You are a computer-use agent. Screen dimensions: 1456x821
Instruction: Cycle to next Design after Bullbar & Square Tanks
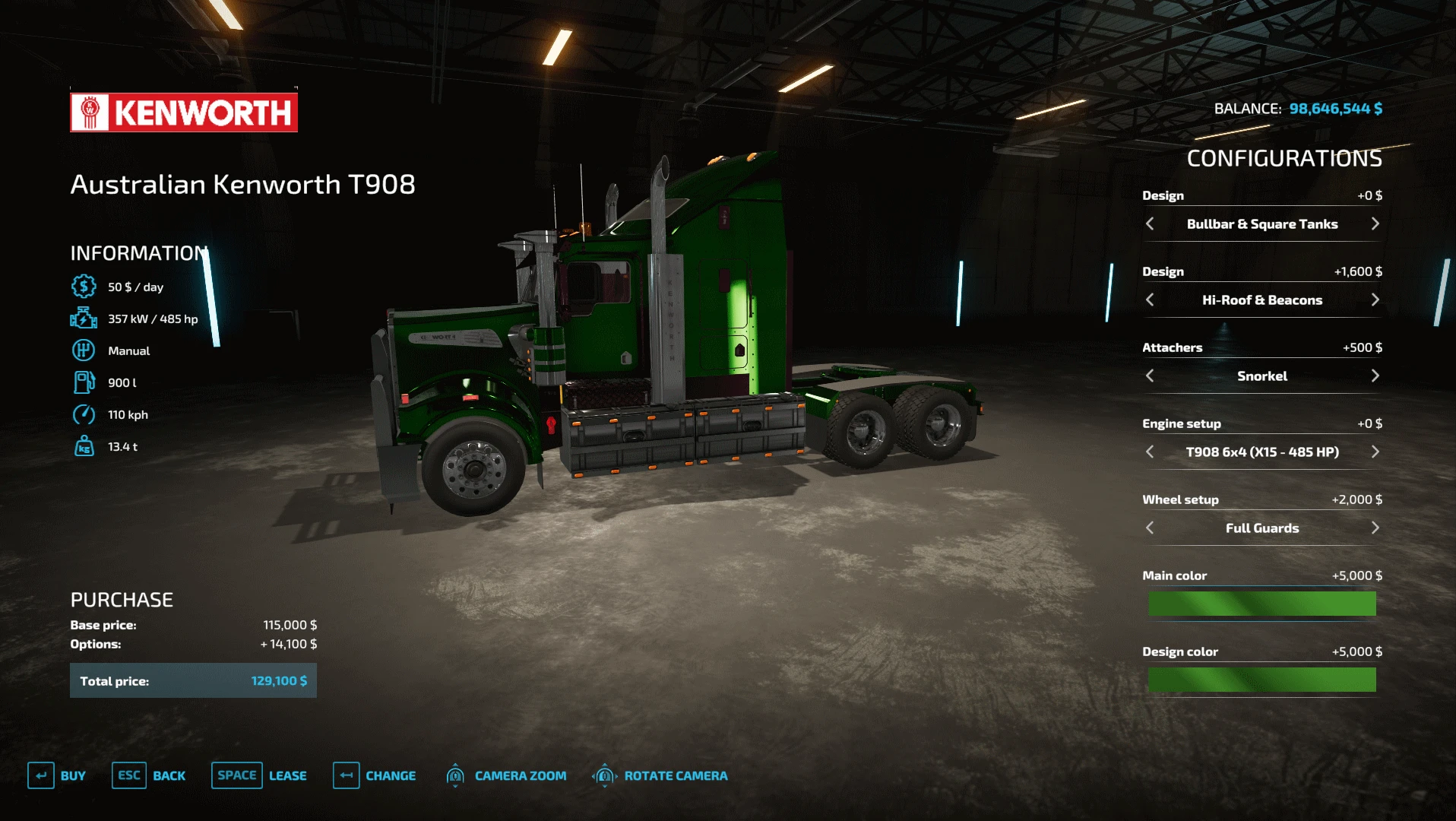coord(1375,224)
